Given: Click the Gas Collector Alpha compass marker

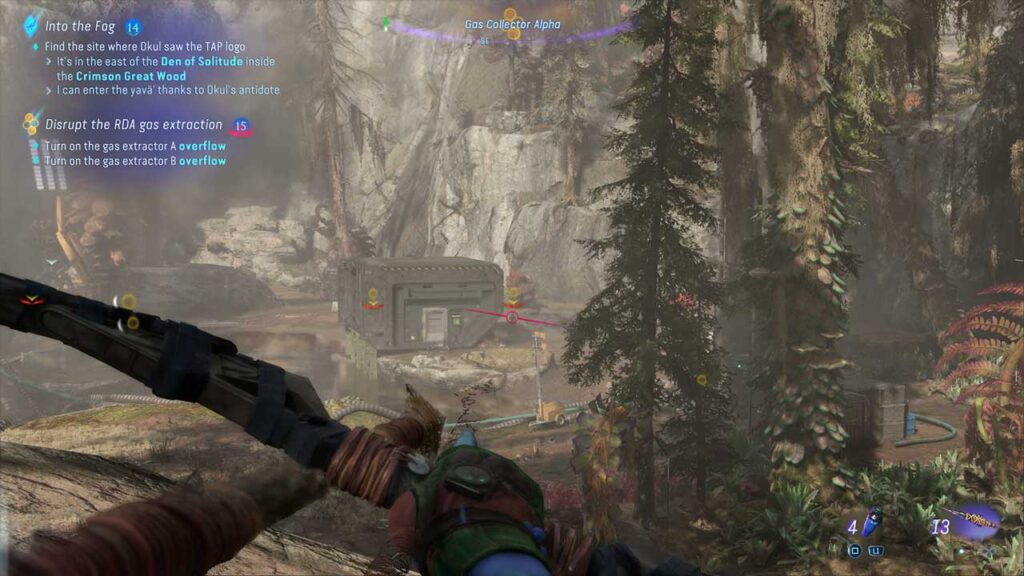Looking at the screenshot, I should [512, 30].
